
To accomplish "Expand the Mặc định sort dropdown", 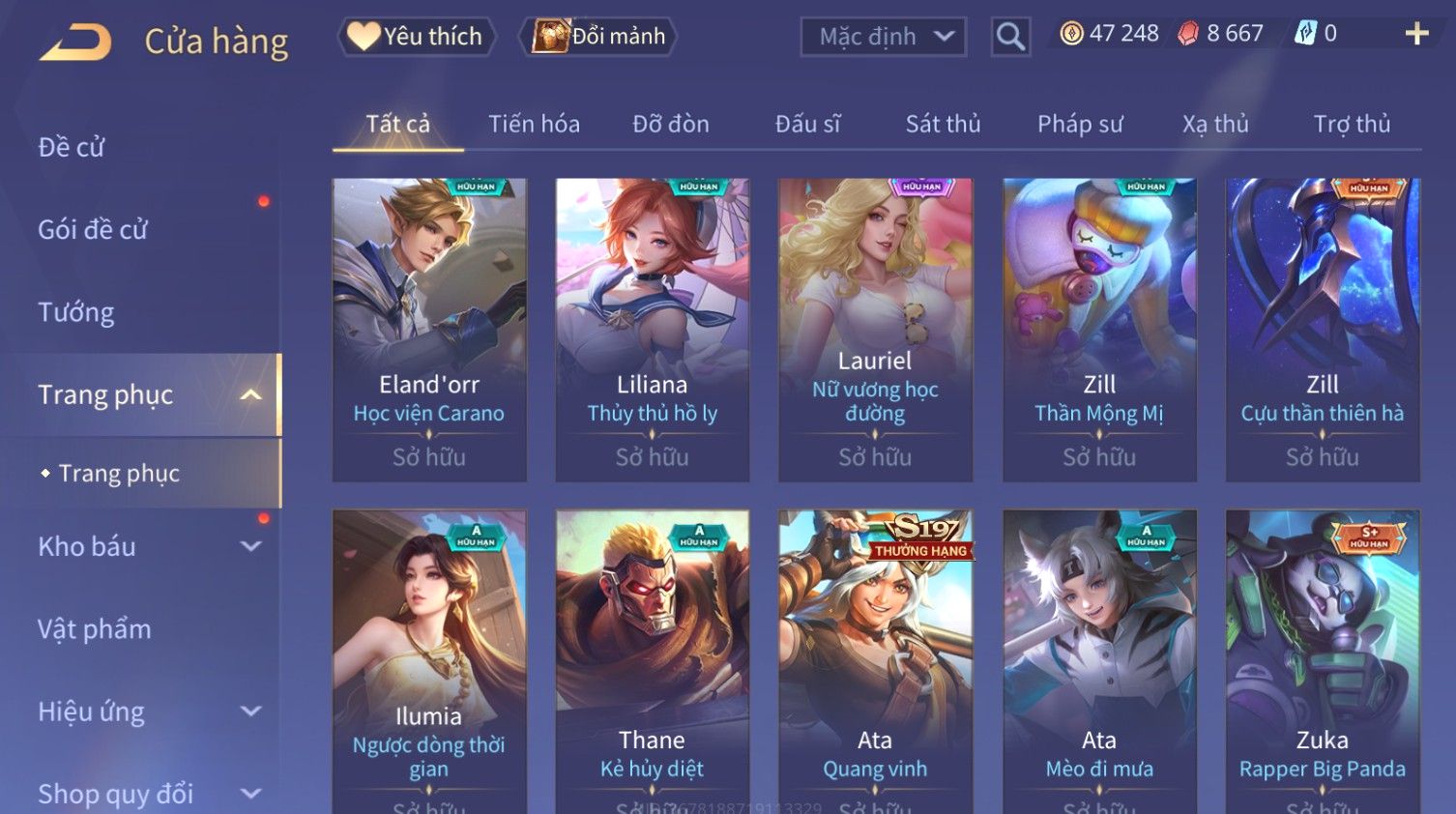I will (883, 37).
